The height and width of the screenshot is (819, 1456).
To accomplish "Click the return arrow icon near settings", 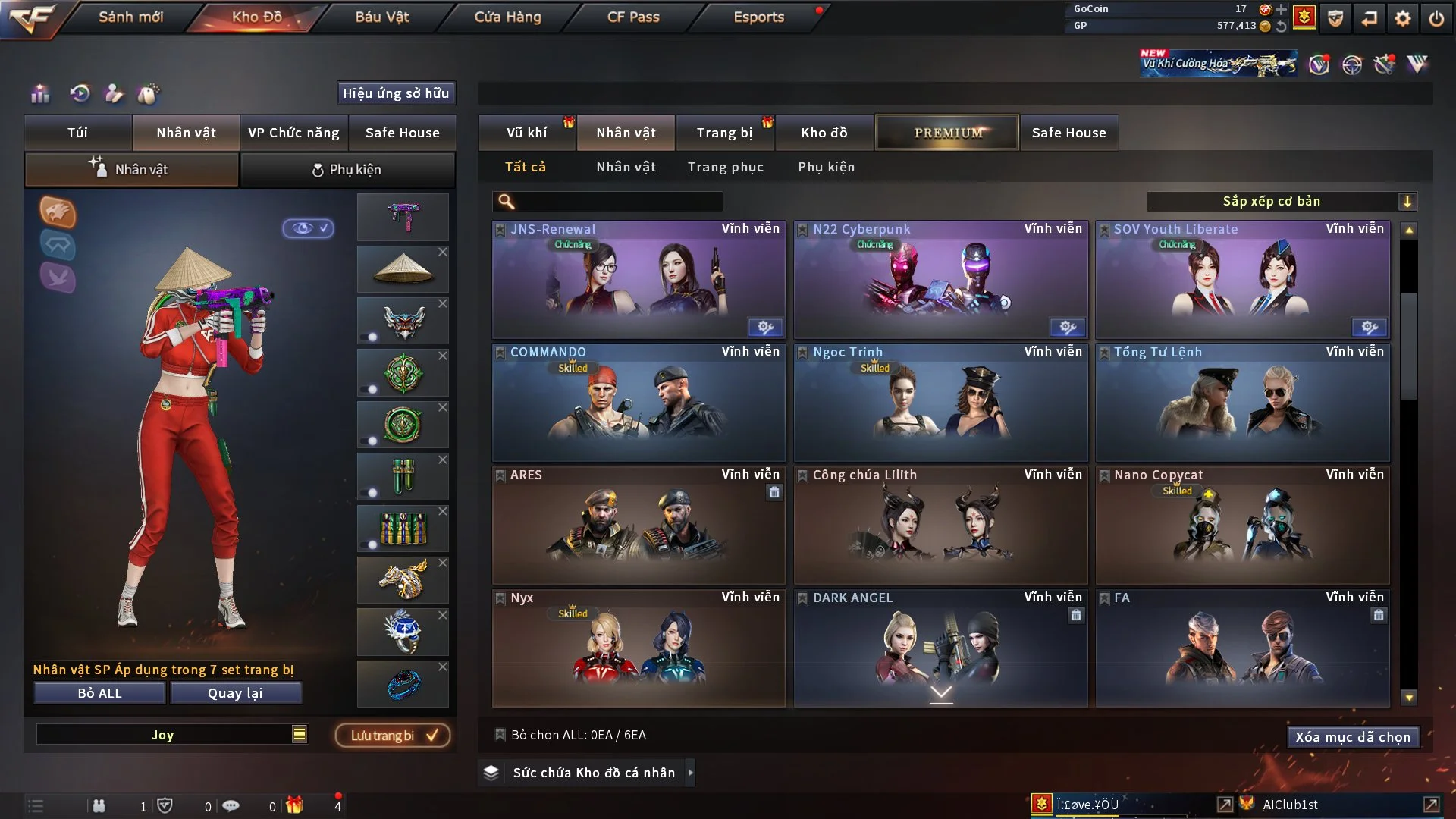I will (1367, 19).
